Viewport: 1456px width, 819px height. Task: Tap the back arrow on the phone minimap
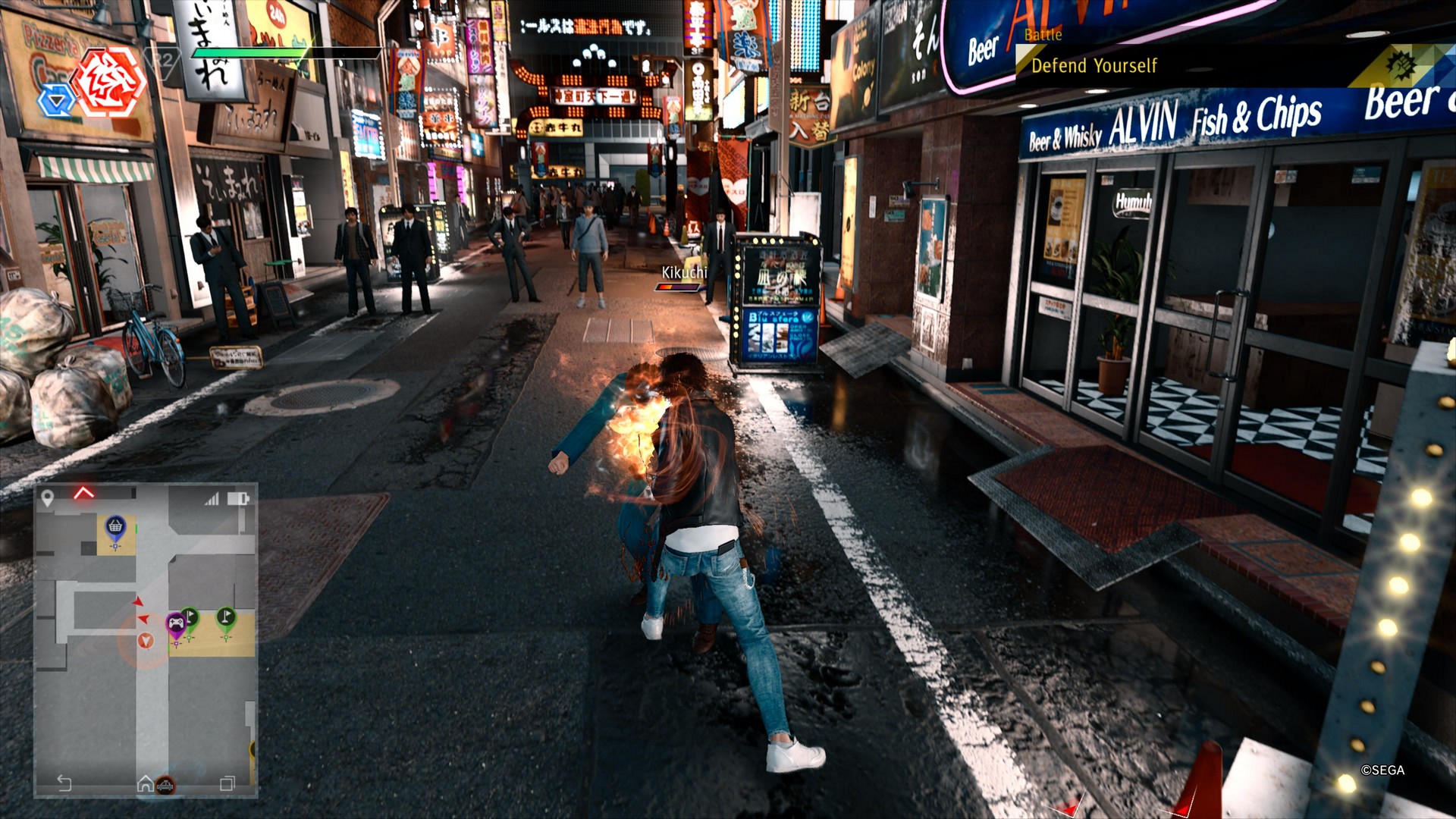[64, 783]
